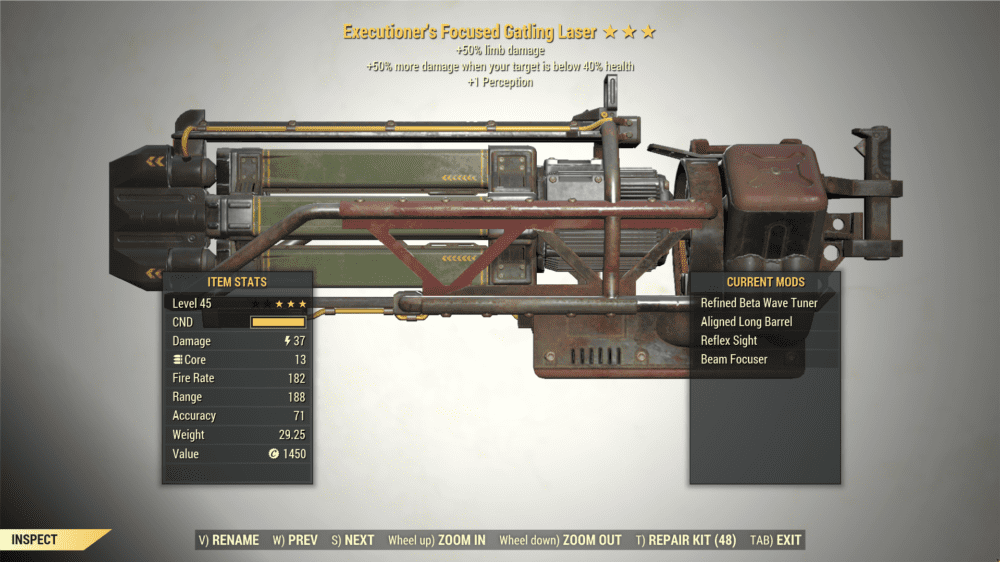Go to the PREV item
This screenshot has width=1000, height=562.
[x=295, y=540]
